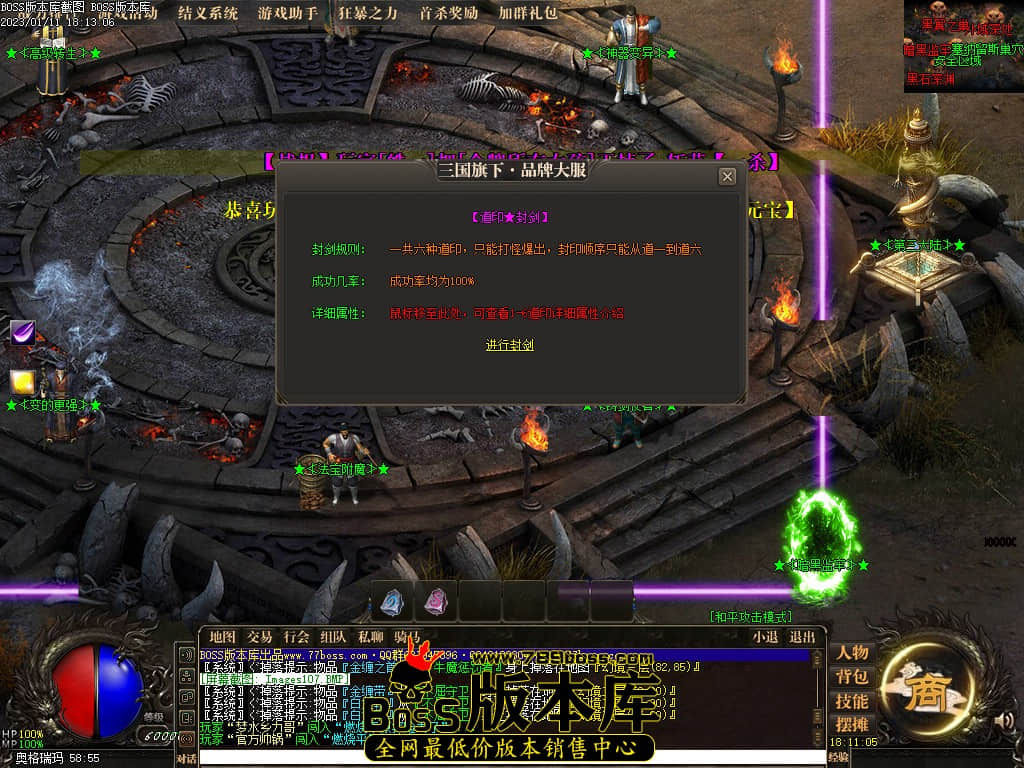Viewport: 1024px width, 768px height.
Task: Click the 小退 logout button
Action: (x=766, y=637)
